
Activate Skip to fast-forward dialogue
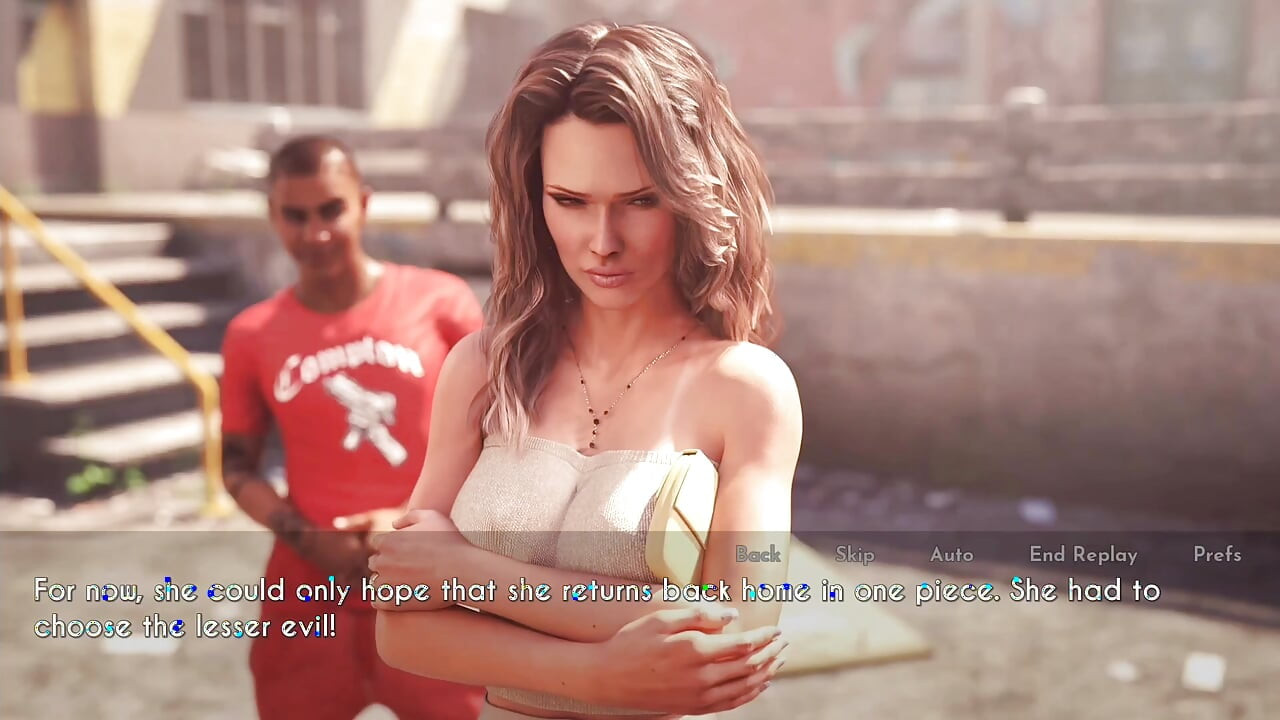854,554
